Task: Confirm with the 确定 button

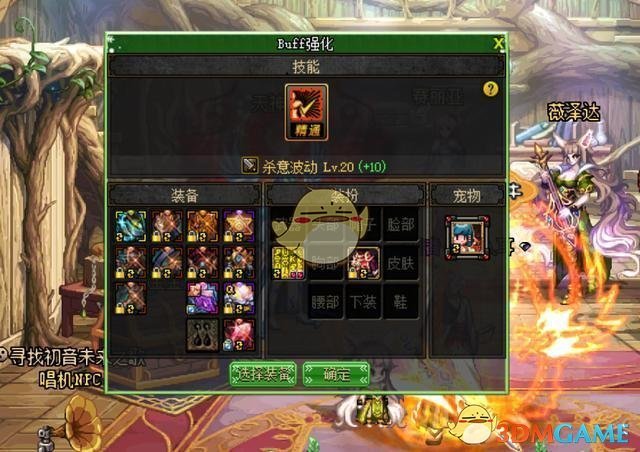Action: point(336,374)
